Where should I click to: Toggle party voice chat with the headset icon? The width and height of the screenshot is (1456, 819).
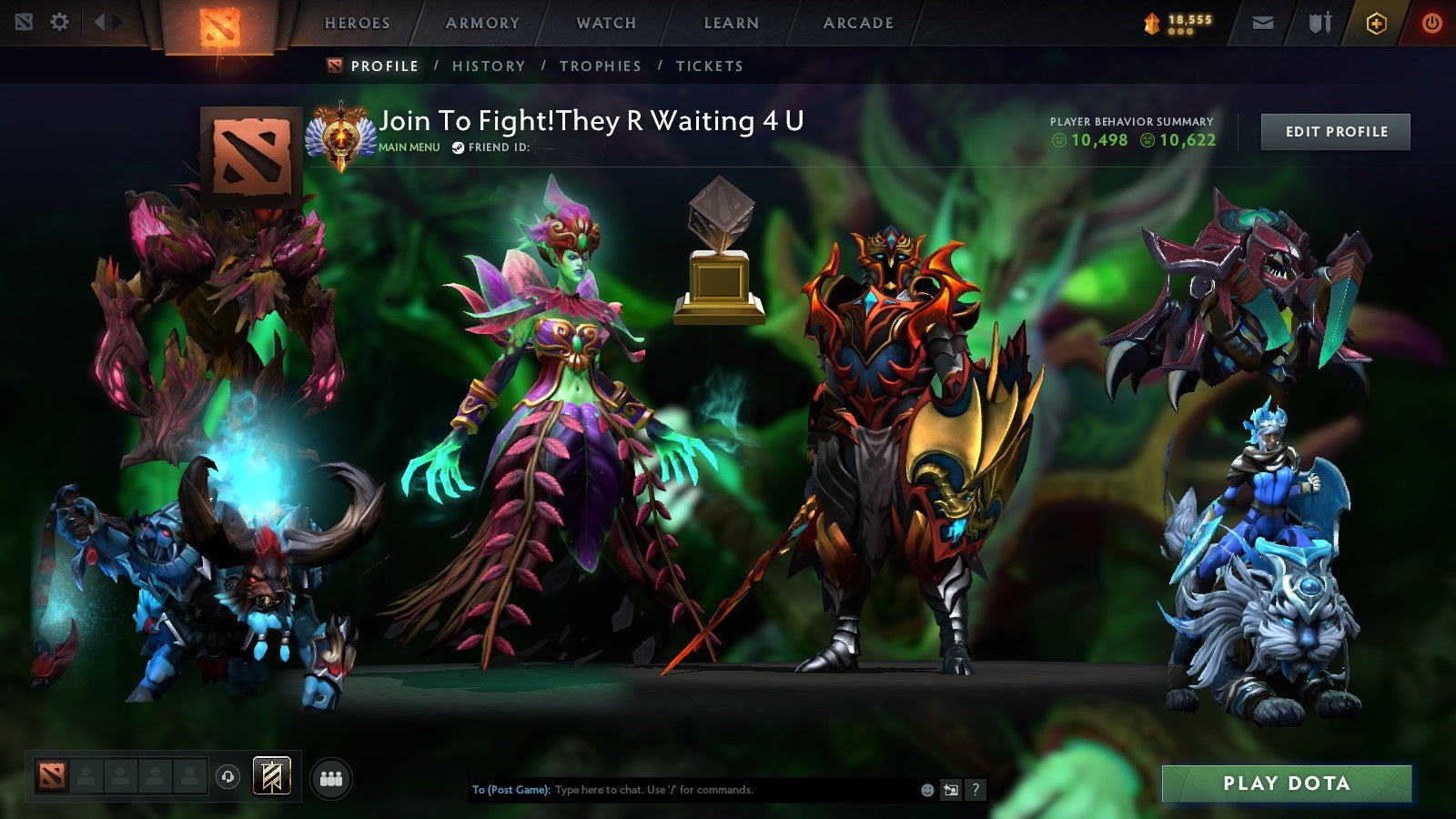point(228,777)
